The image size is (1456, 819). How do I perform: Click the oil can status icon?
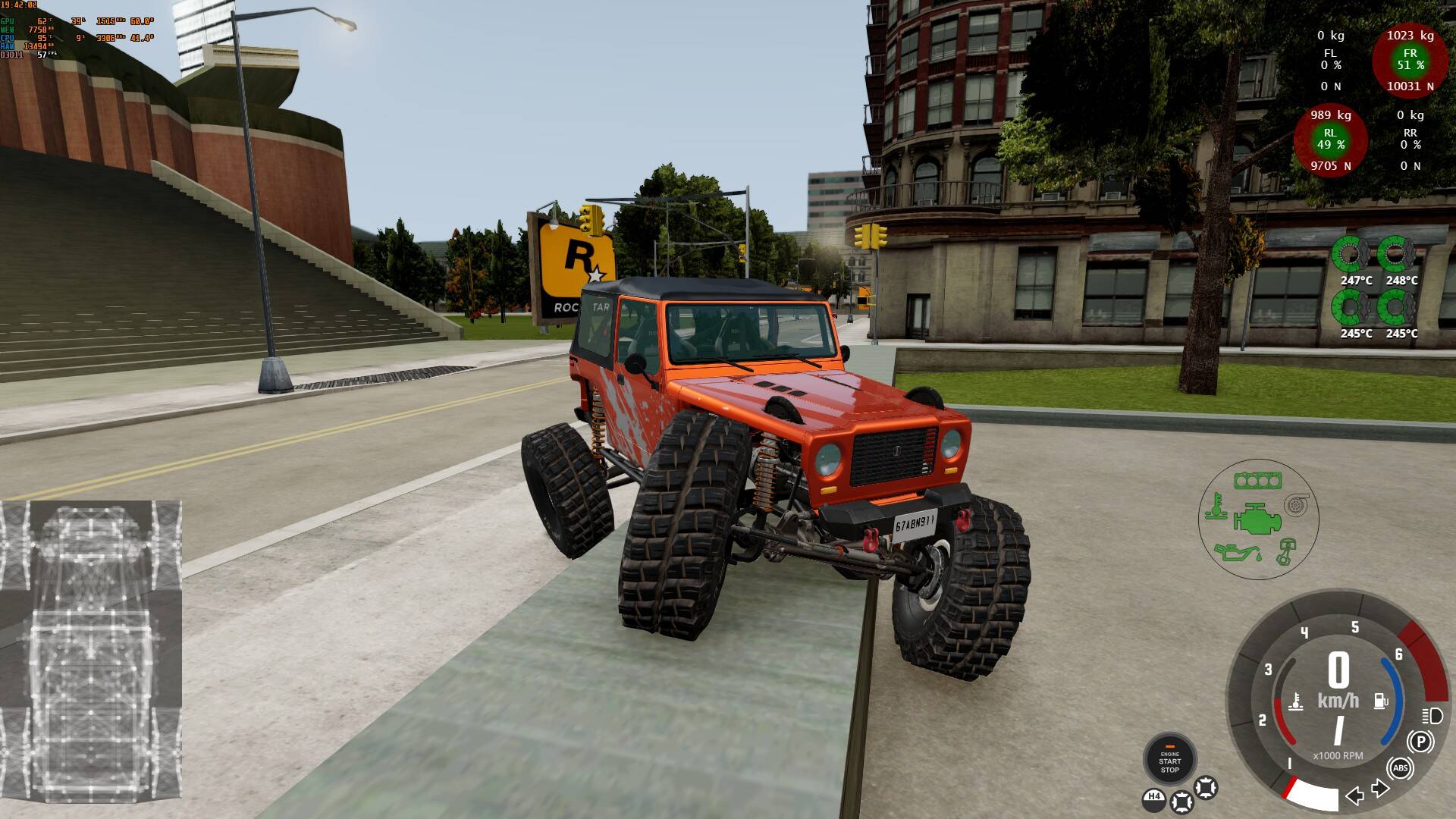tap(1234, 551)
